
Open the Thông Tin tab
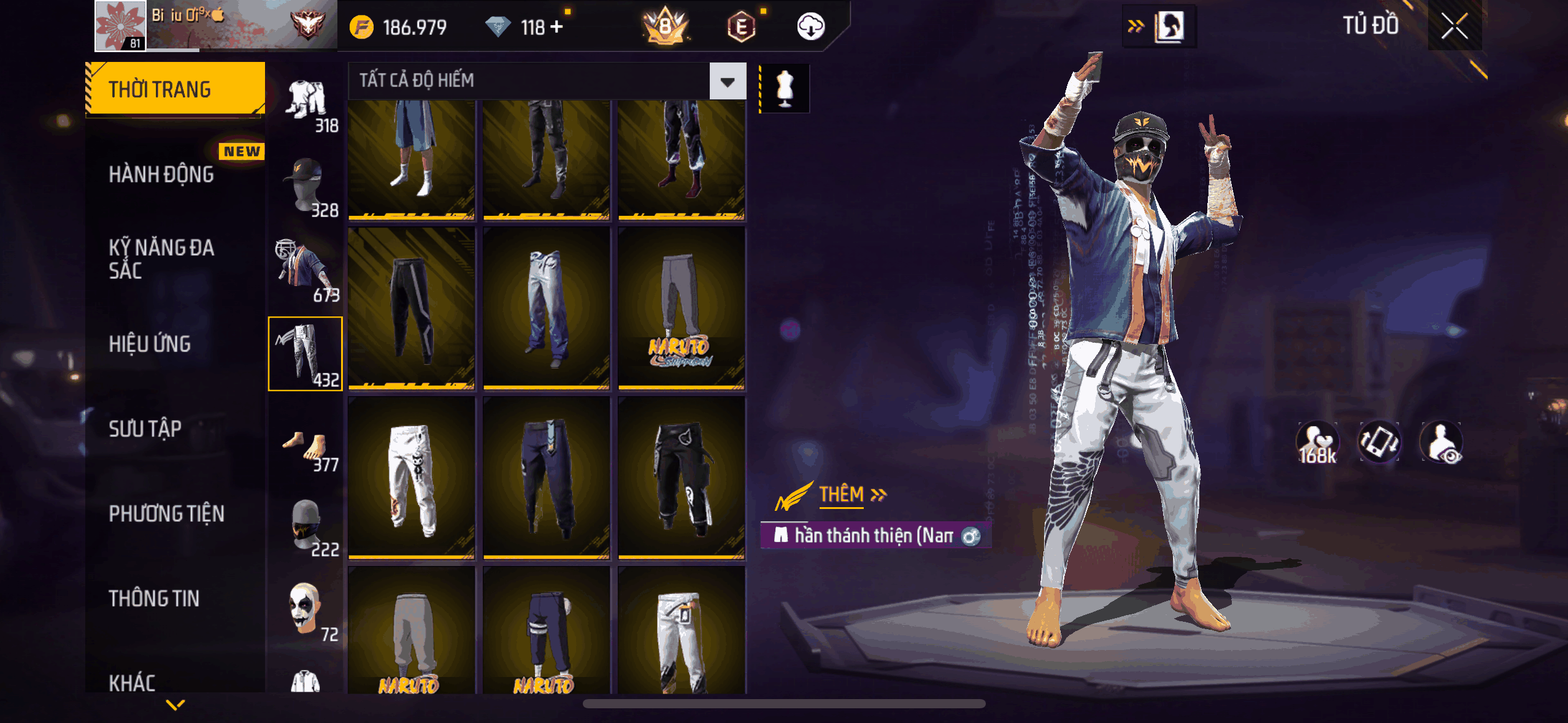pyautogui.click(x=154, y=599)
